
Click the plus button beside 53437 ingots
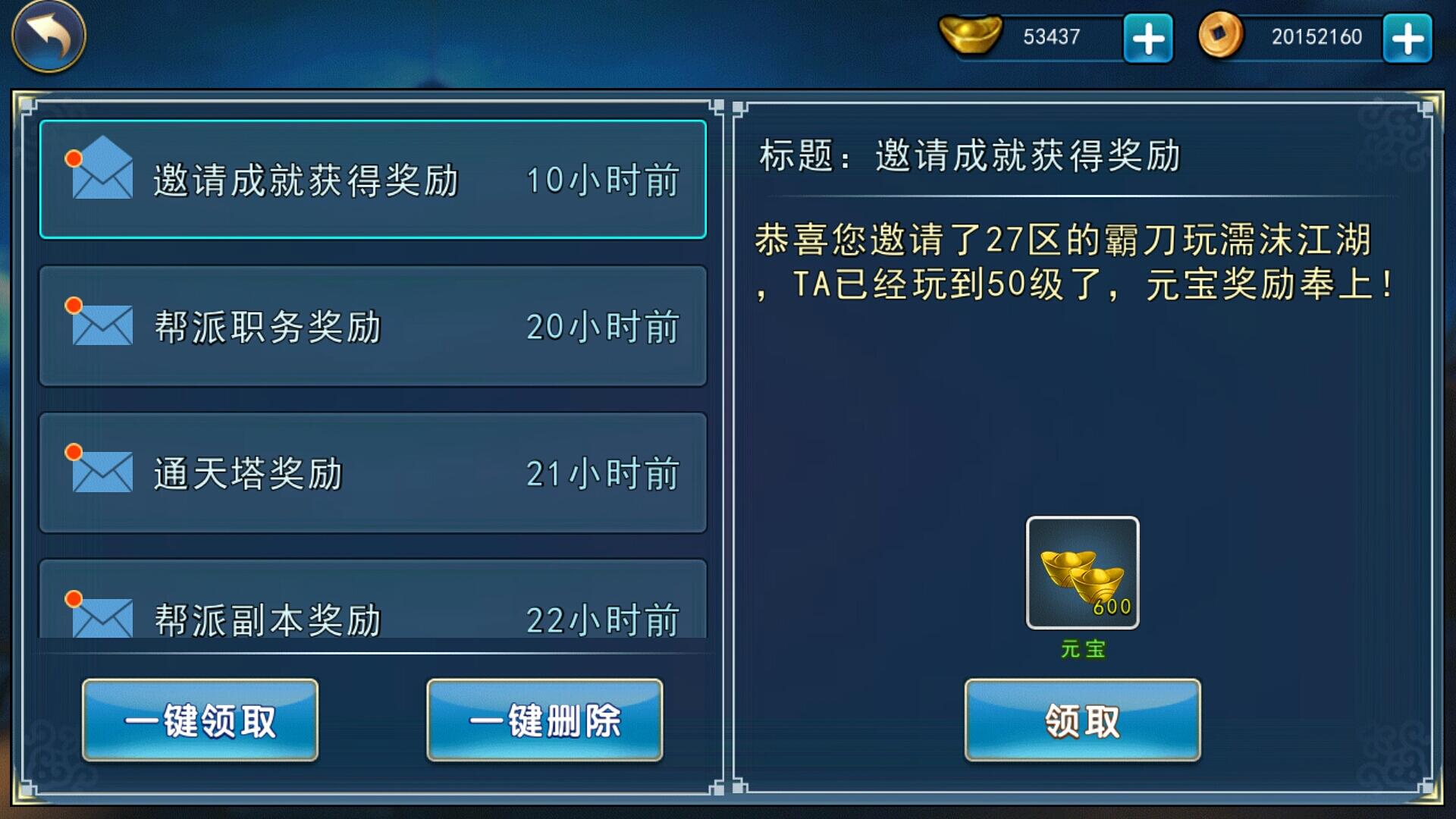pyautogui.click(x=1147, y=36)
